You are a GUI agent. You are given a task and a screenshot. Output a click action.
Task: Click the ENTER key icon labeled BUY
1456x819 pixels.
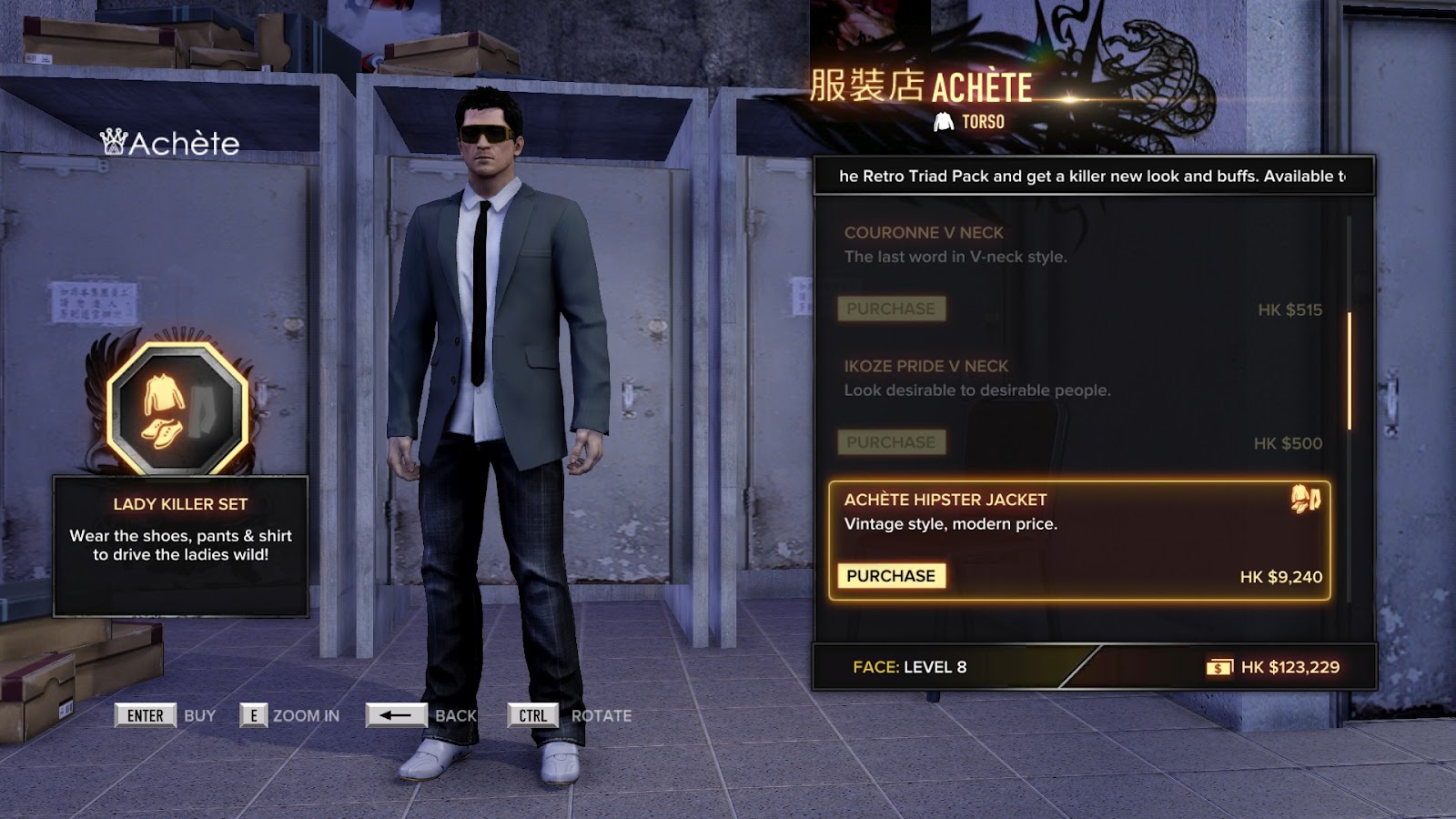(145, 716)
